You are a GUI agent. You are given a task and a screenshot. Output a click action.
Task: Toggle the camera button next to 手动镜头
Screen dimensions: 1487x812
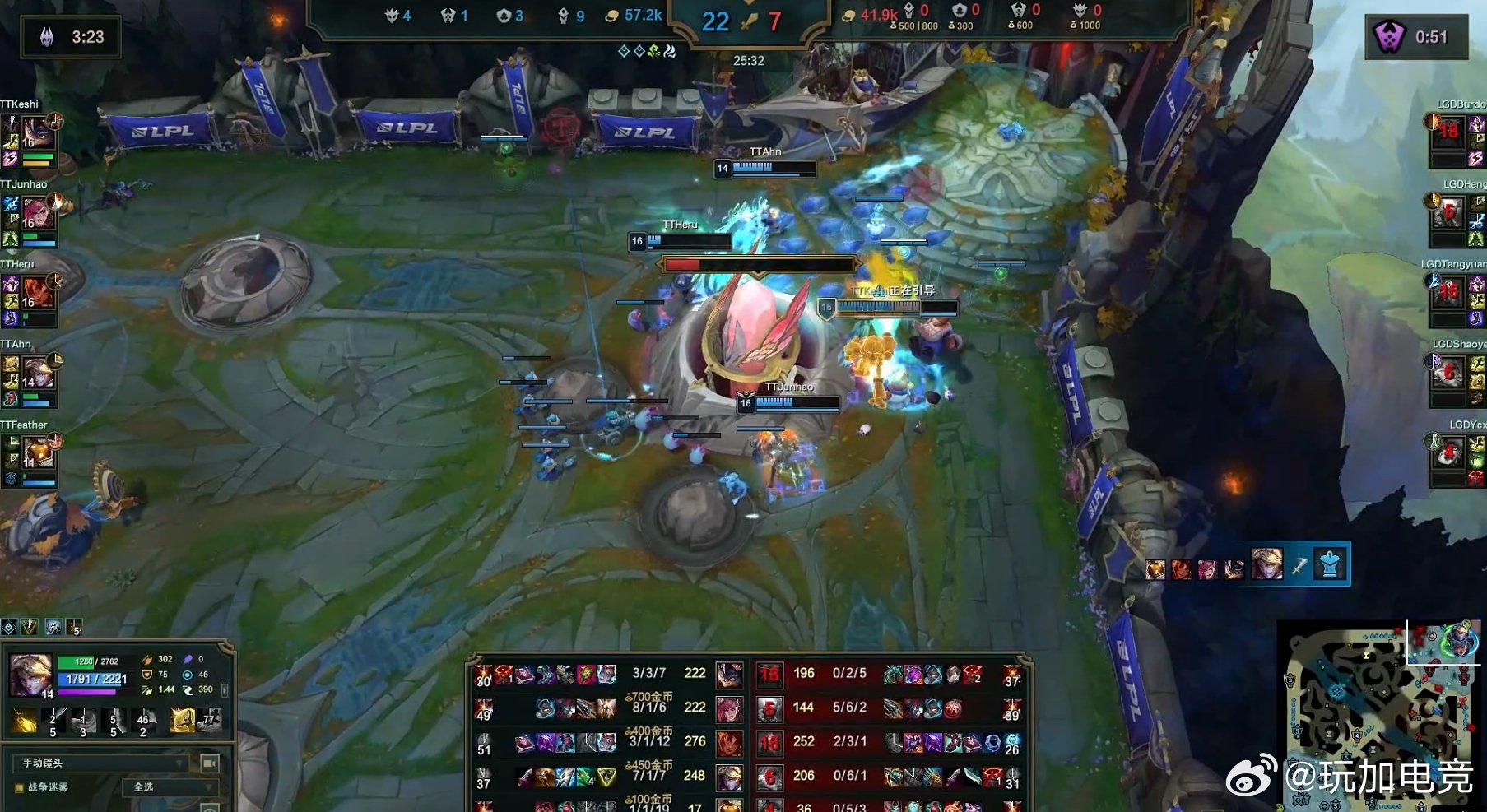point(209,763)
